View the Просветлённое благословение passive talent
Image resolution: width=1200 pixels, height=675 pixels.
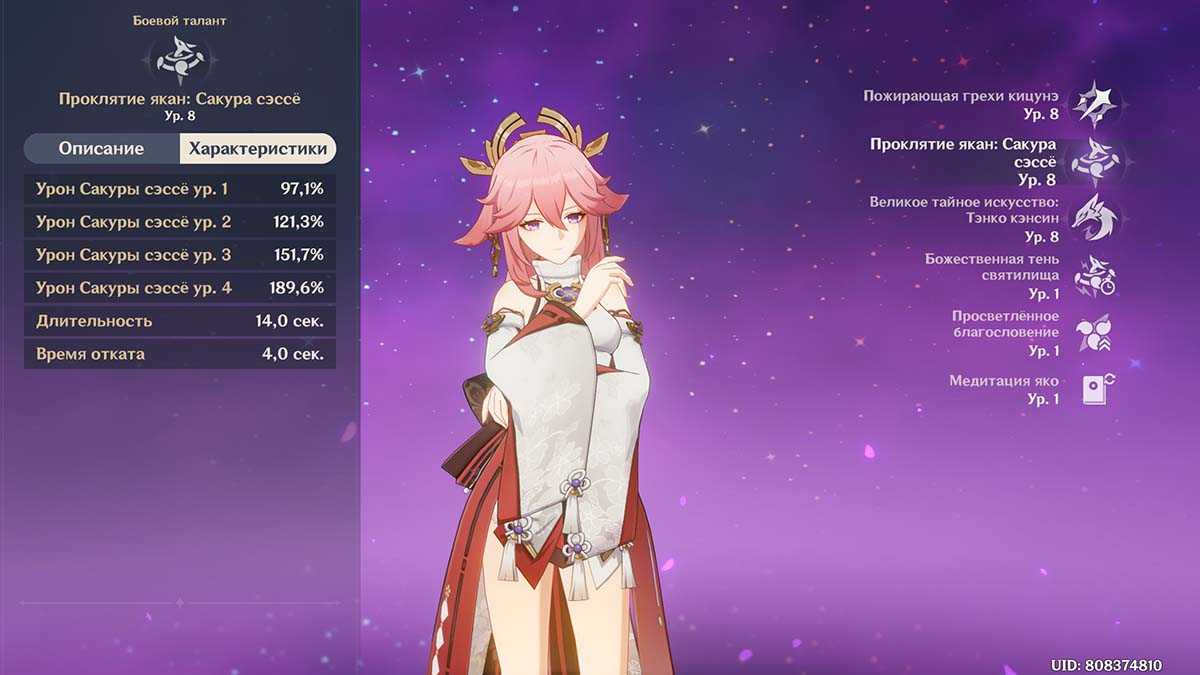[x=1094, y=333]
